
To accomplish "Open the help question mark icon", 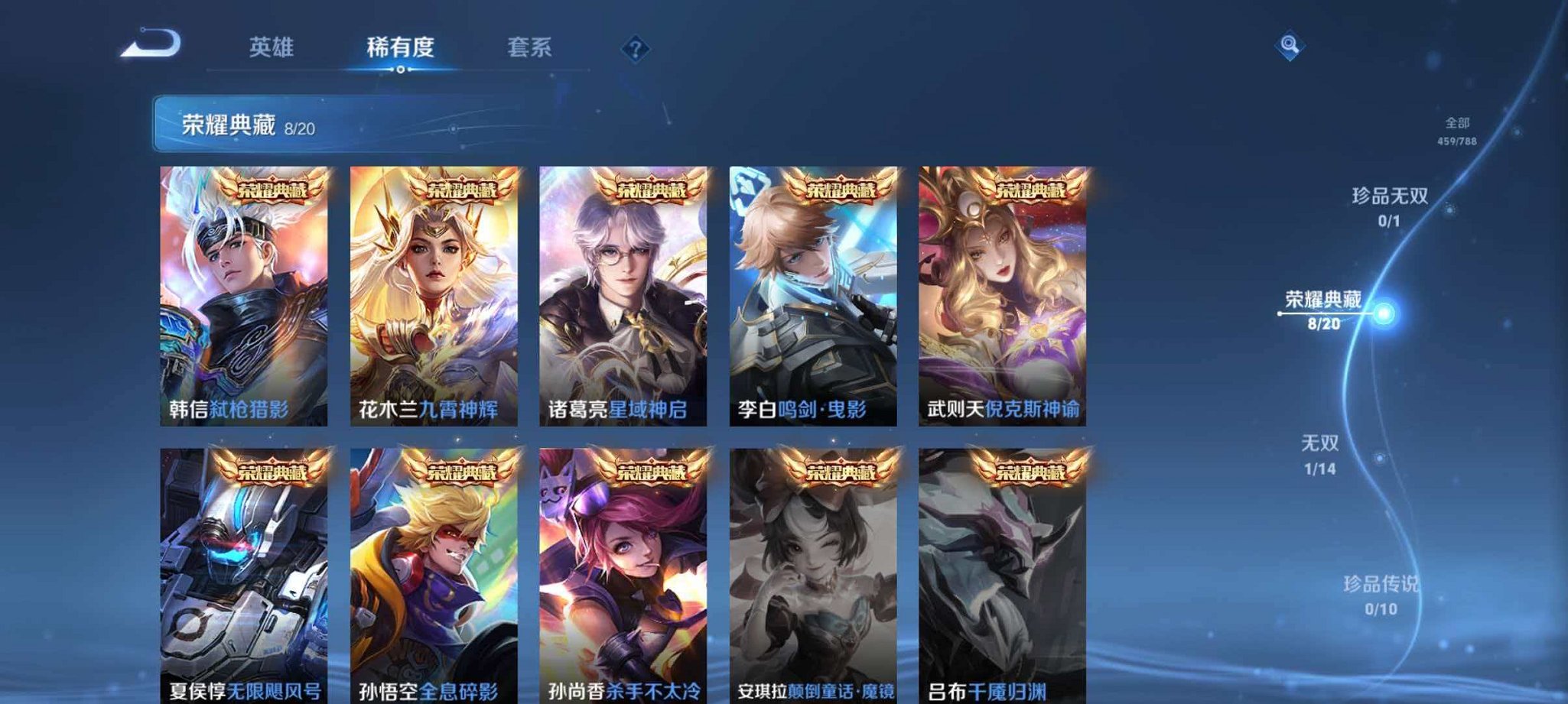I will pos(634,49).
